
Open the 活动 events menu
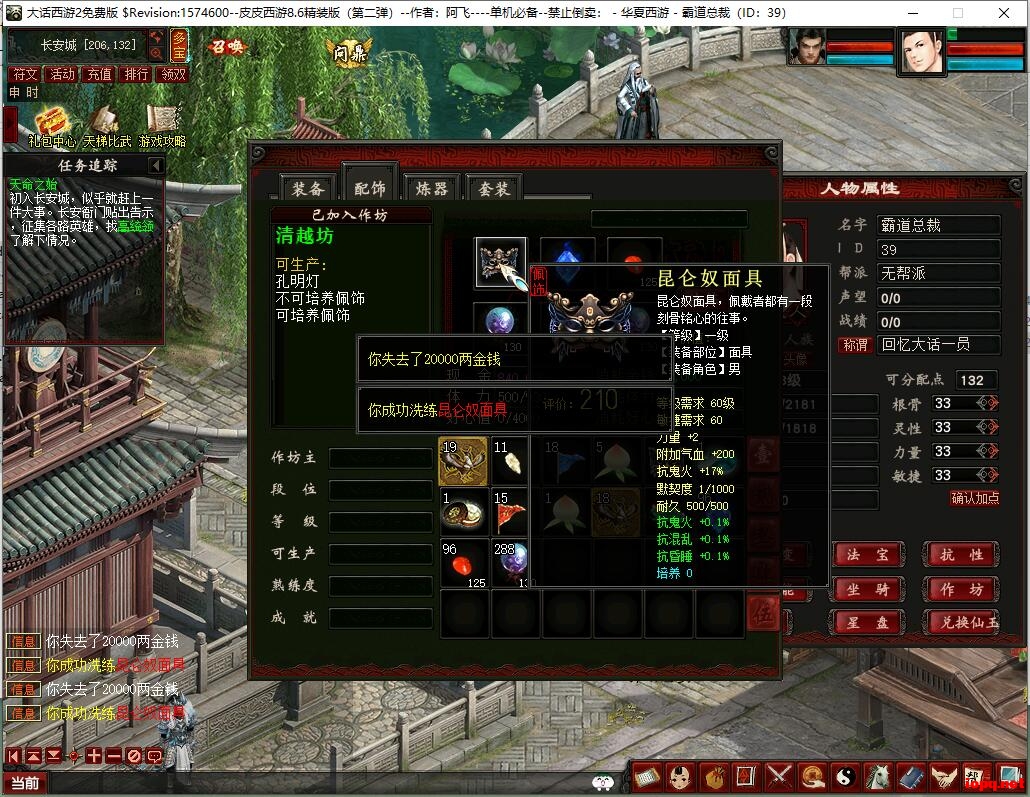point(62,74)
